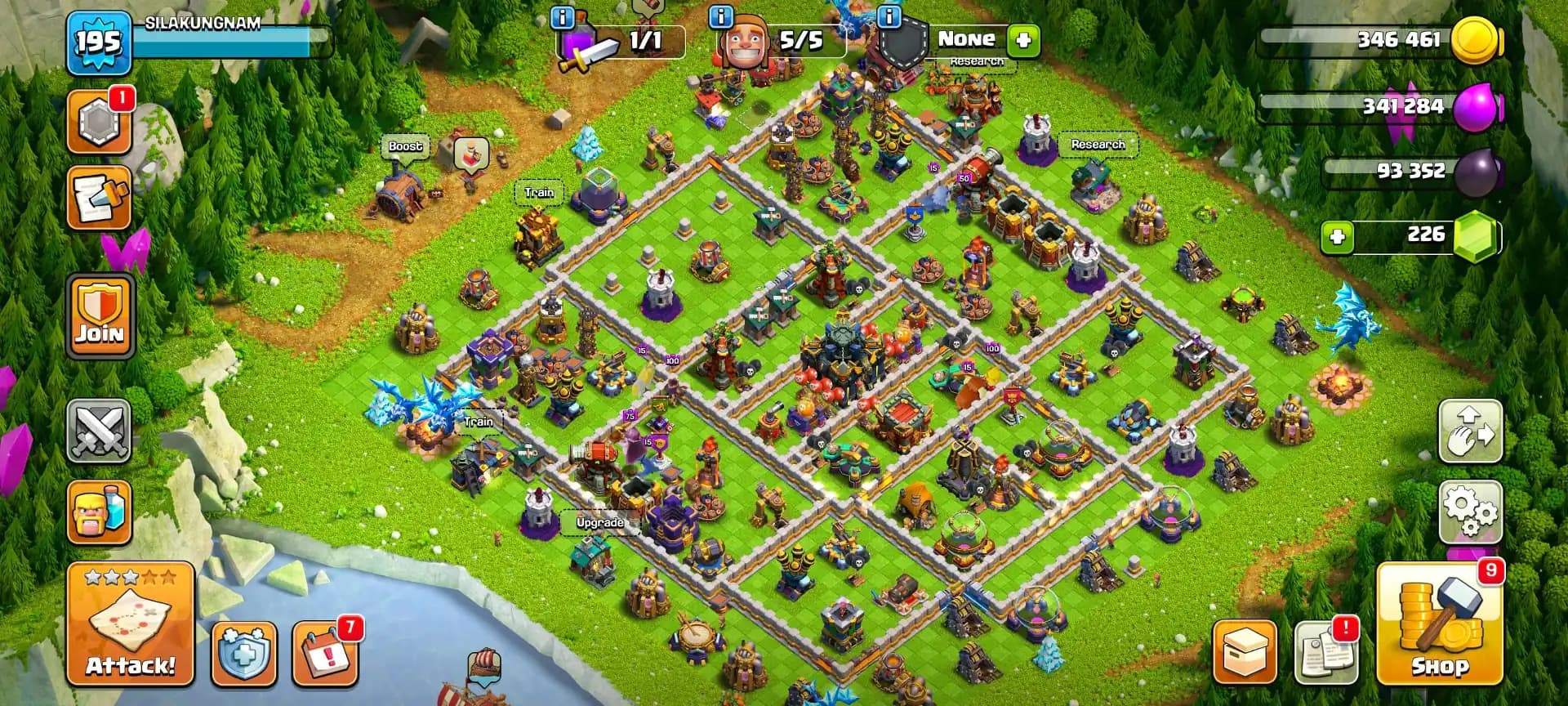Expand the None shield slot with plus
This screenshot has width=1568, height=706.
(x=1023, y=39)
